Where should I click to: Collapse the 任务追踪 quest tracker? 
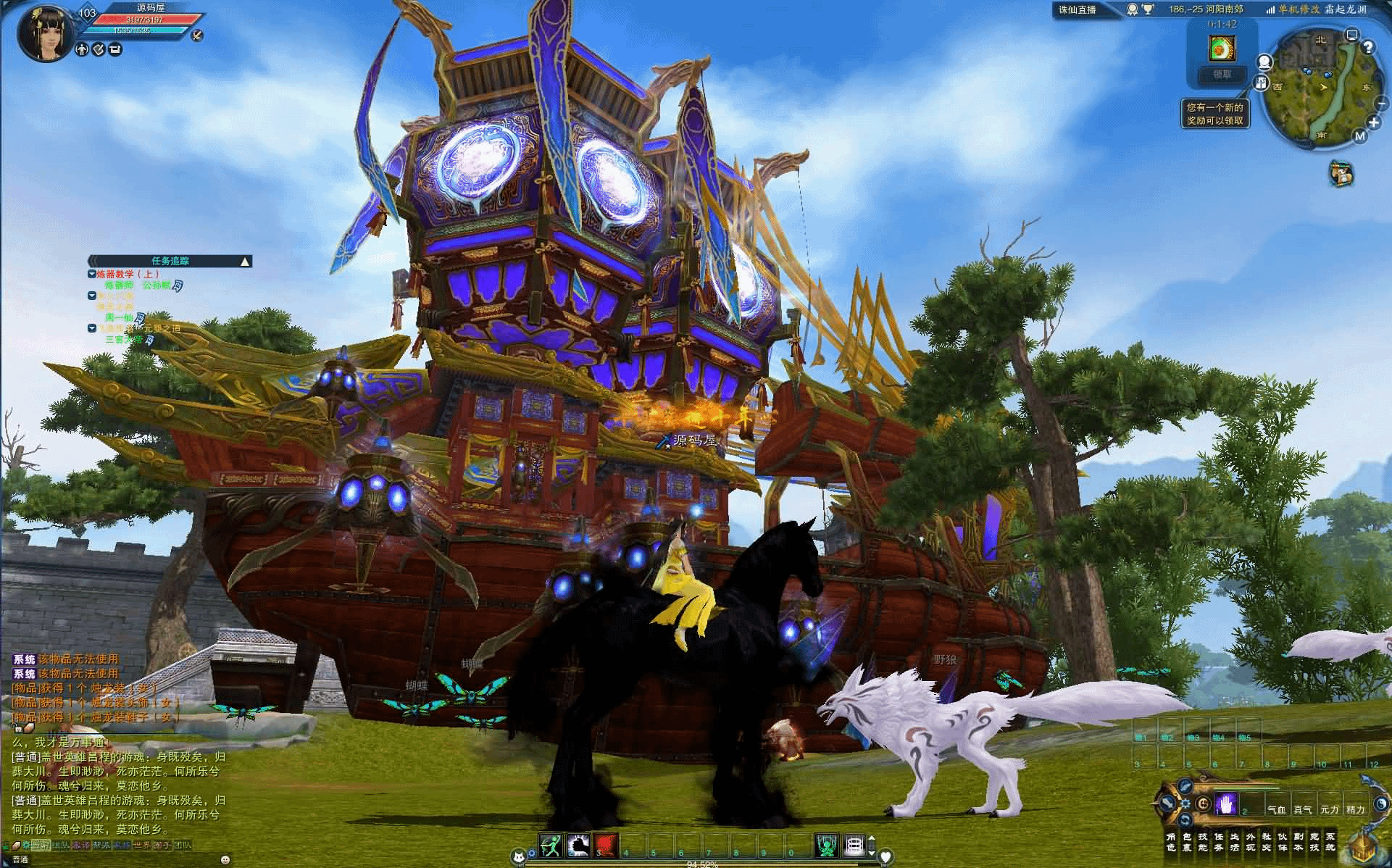pos(246,261)
